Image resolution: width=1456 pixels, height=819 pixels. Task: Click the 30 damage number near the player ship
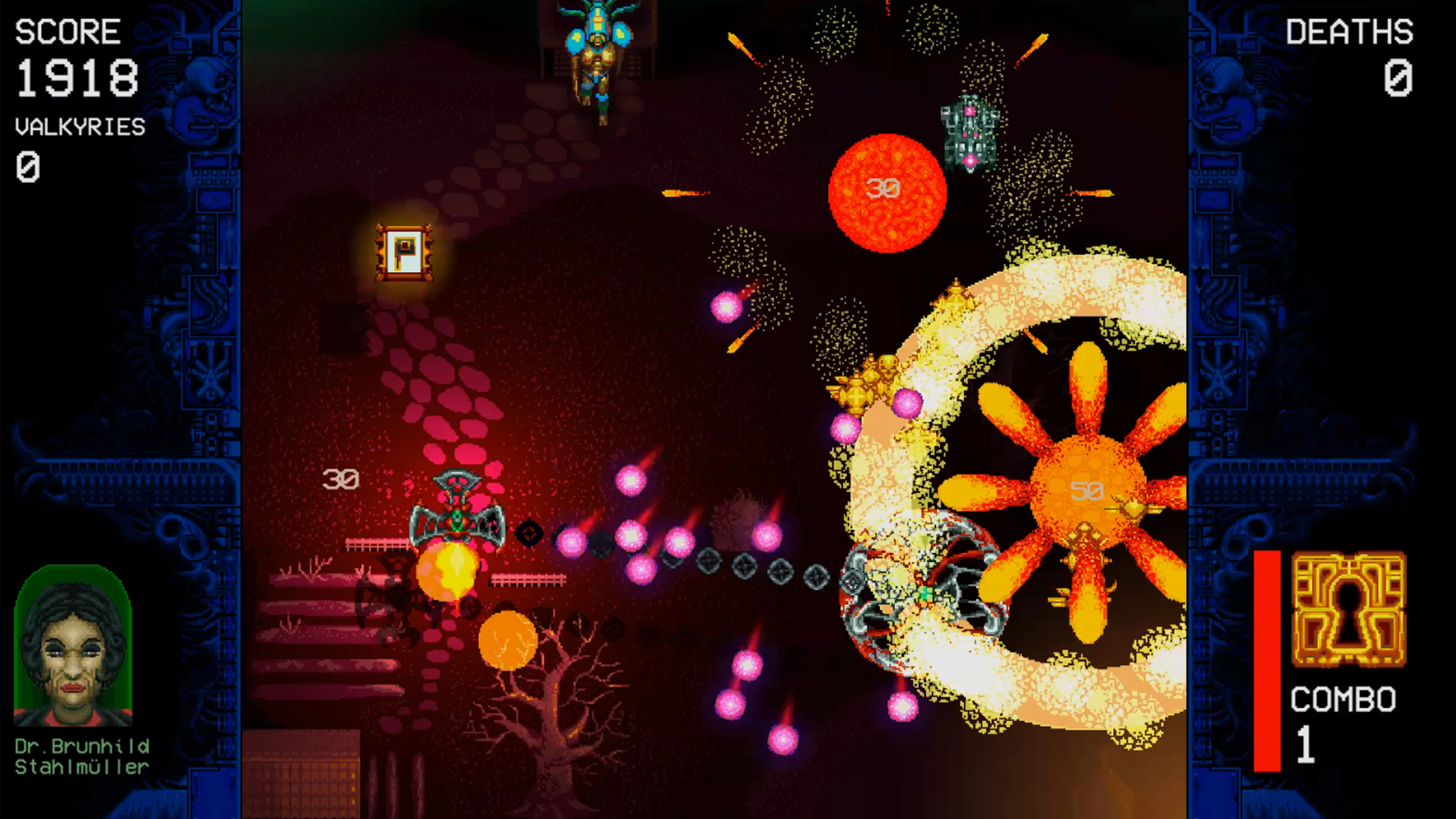[341, 479]
